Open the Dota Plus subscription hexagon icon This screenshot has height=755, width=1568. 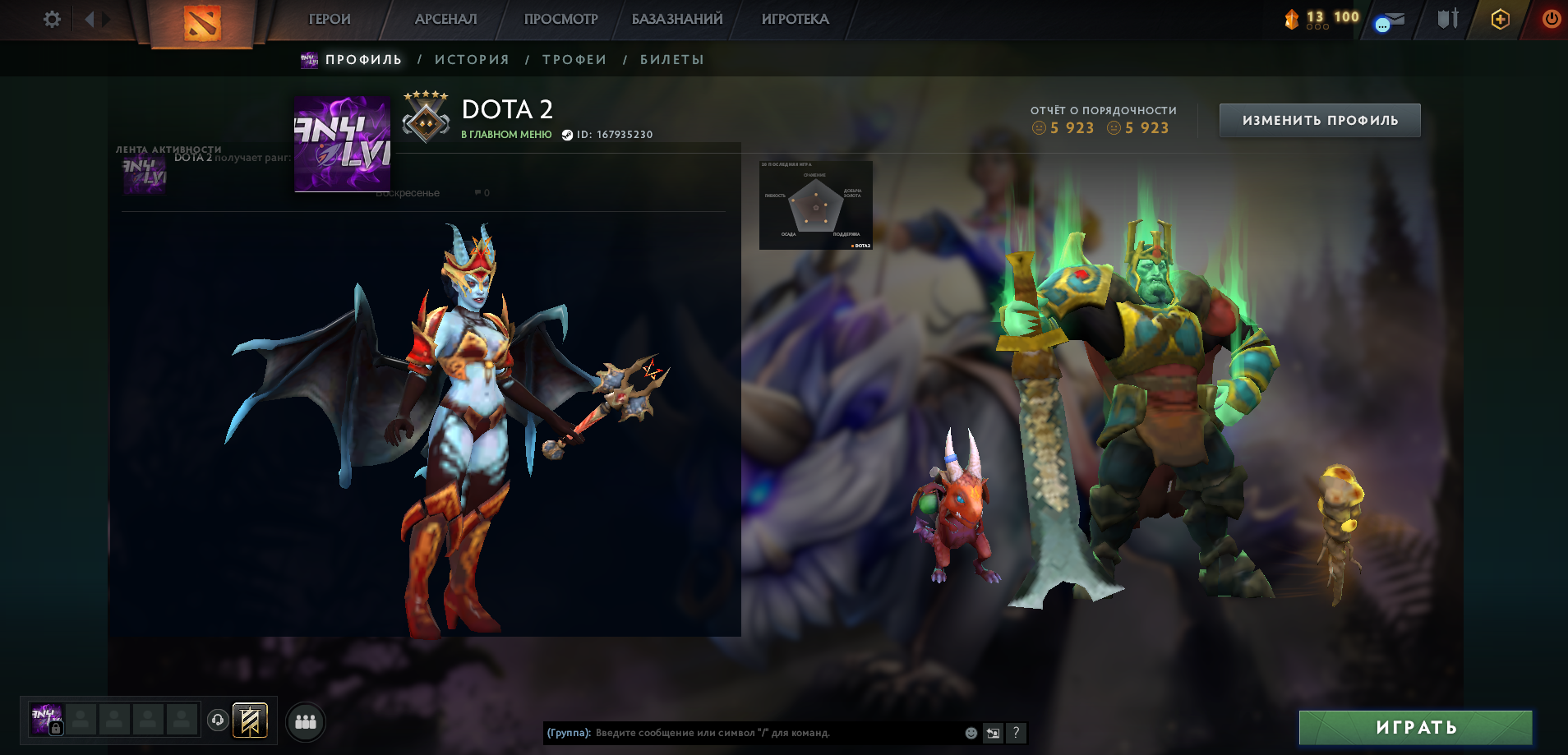pos(1499,18)
